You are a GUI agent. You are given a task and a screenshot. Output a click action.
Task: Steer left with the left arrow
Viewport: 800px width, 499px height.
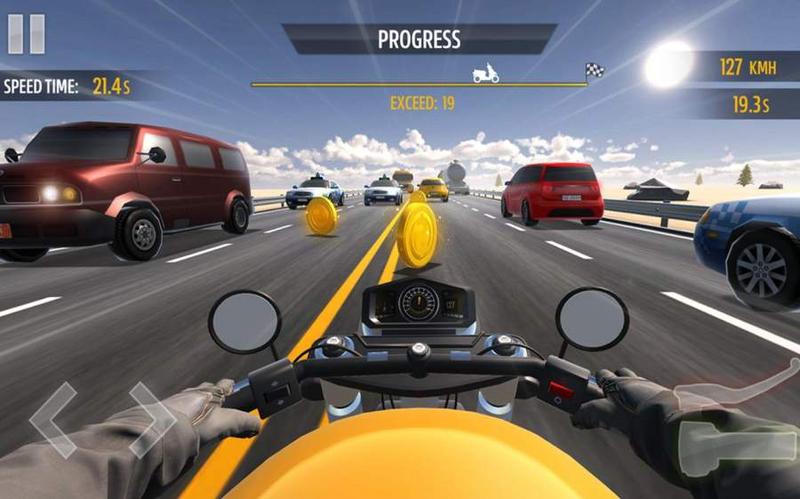(54, 420)
